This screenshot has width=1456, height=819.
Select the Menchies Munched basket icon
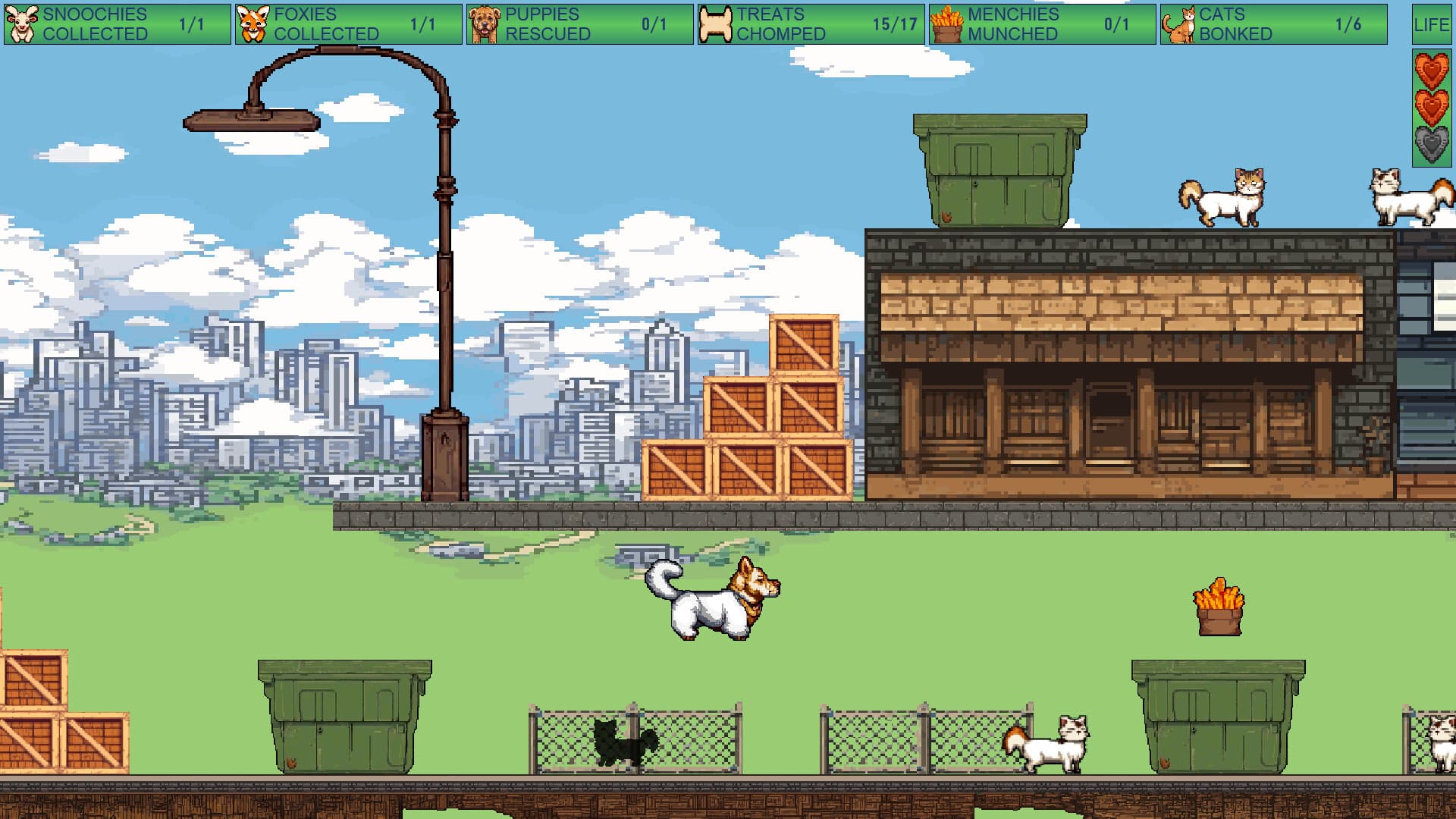click(x=946, y=23)
